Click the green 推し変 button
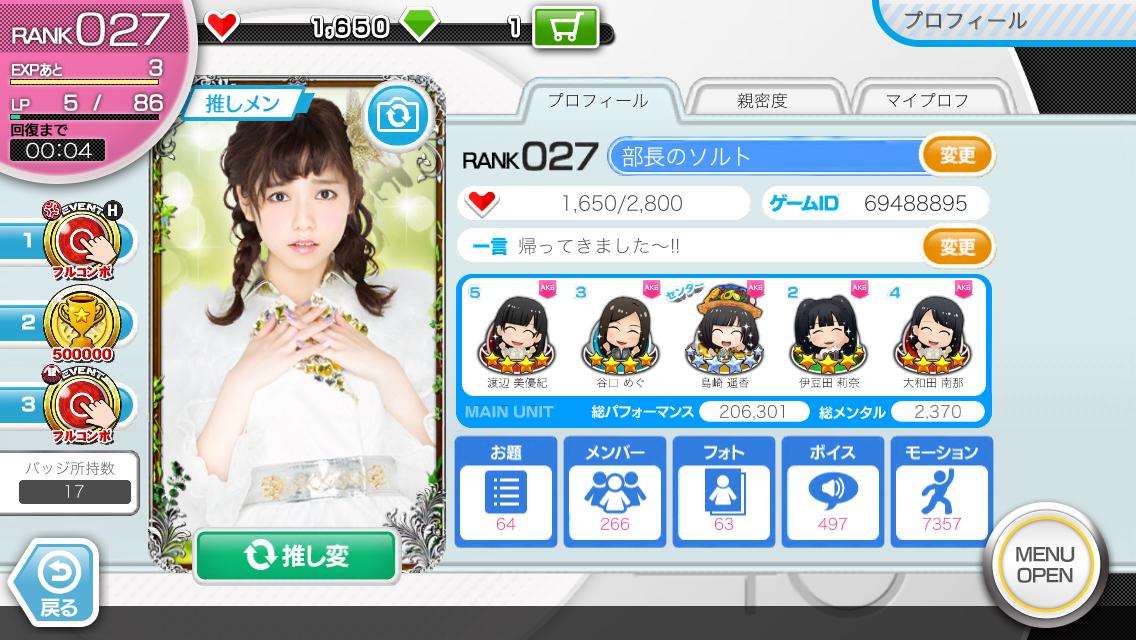This screenshot has width=1136, height=640. (x=296, y=557)
